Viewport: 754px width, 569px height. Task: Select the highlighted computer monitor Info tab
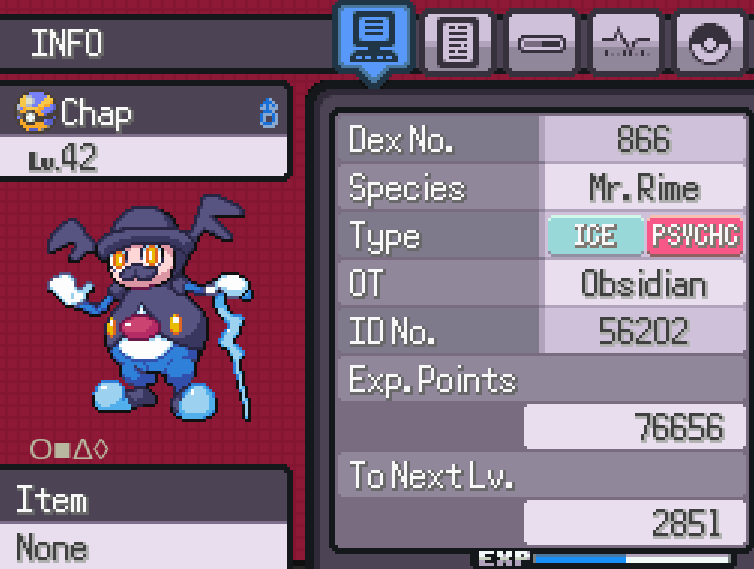[373, 39]
